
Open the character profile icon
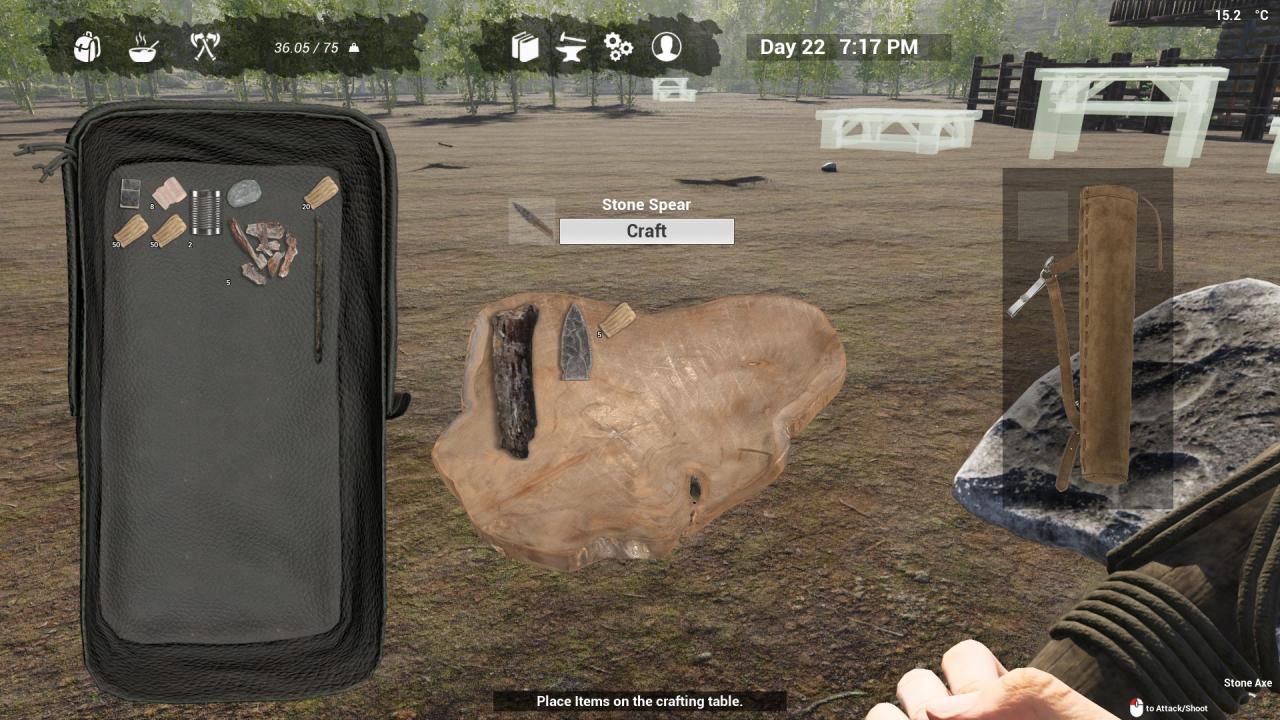point(666,46)
